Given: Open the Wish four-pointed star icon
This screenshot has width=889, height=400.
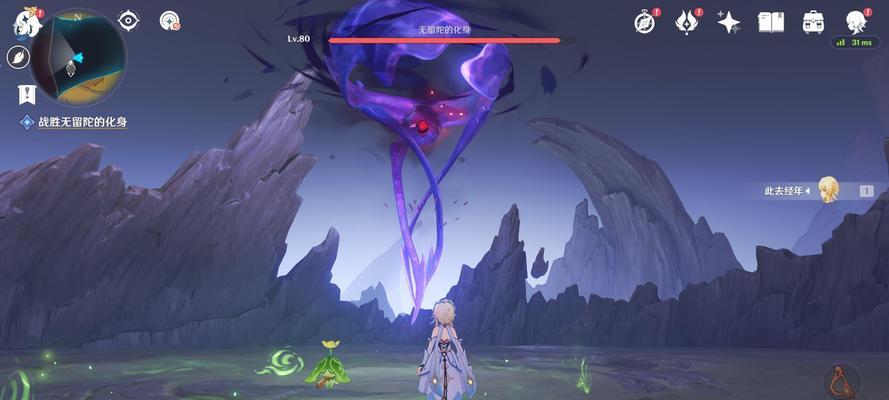Looking at the screenshot, I should coord(728,21).
